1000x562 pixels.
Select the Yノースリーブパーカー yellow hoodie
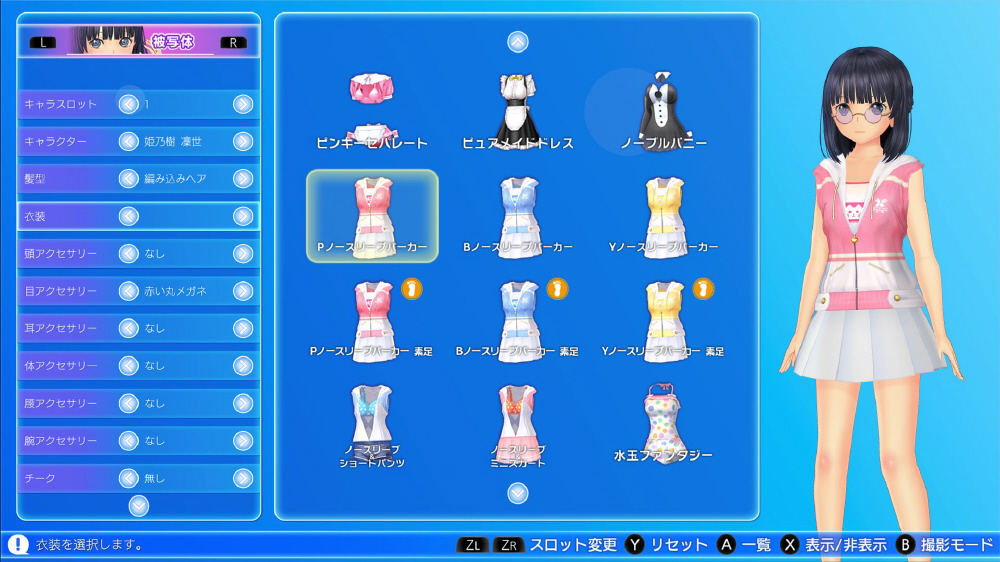click(x=663, y=215)
